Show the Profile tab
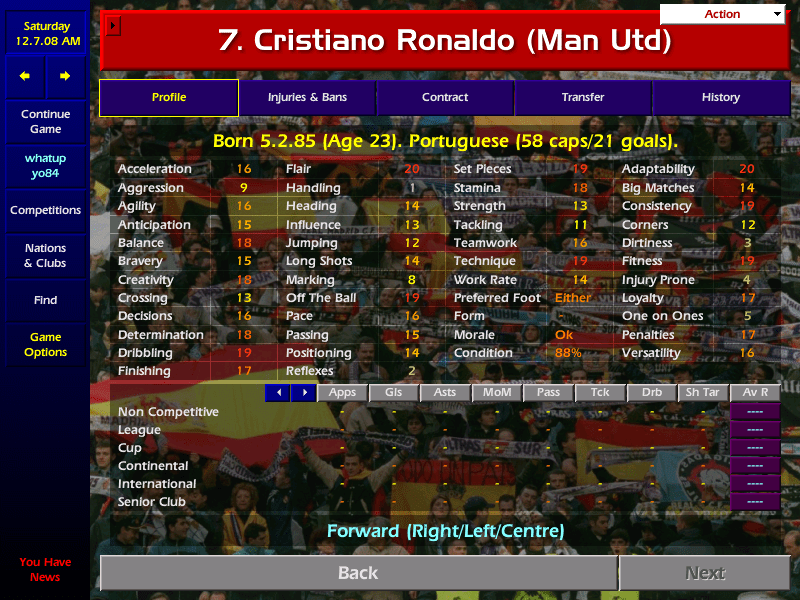Image resolution: width=800 pixels, height=600 pixels. [x=169, y=98]
